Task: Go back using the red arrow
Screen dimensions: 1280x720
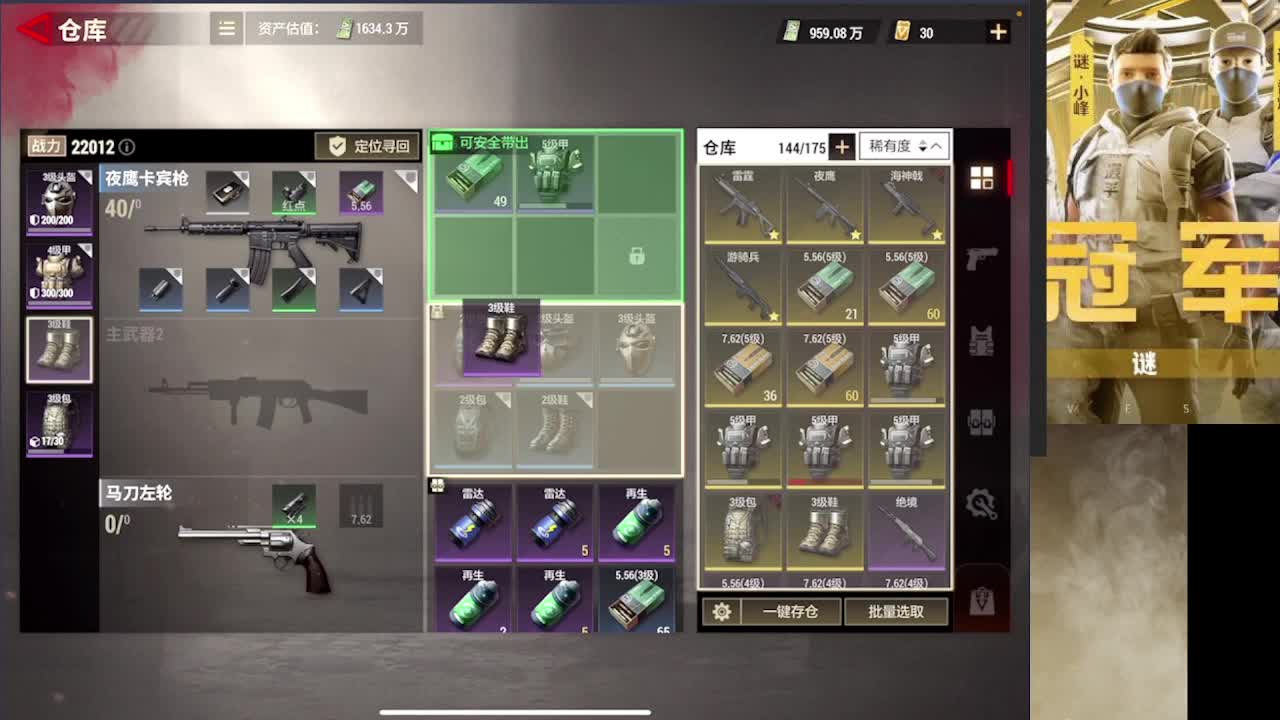Action: click(34, 29)
